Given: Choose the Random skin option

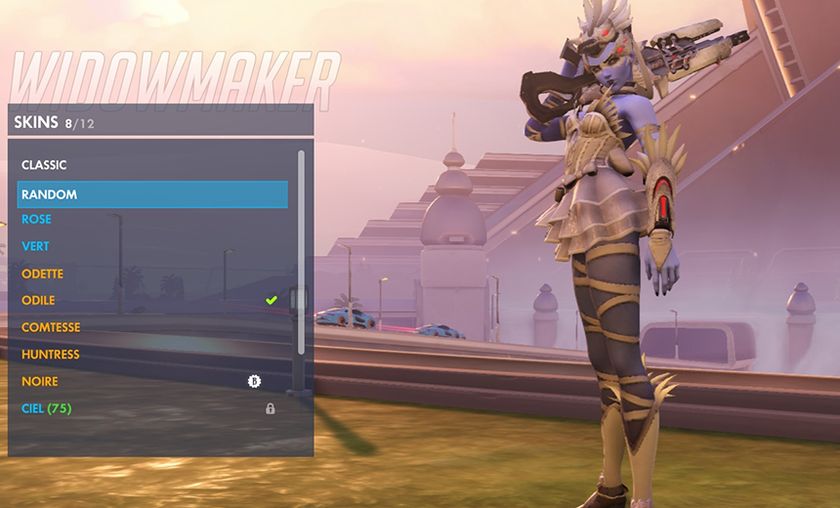Looking at the screenshot, I should point(152,194).
